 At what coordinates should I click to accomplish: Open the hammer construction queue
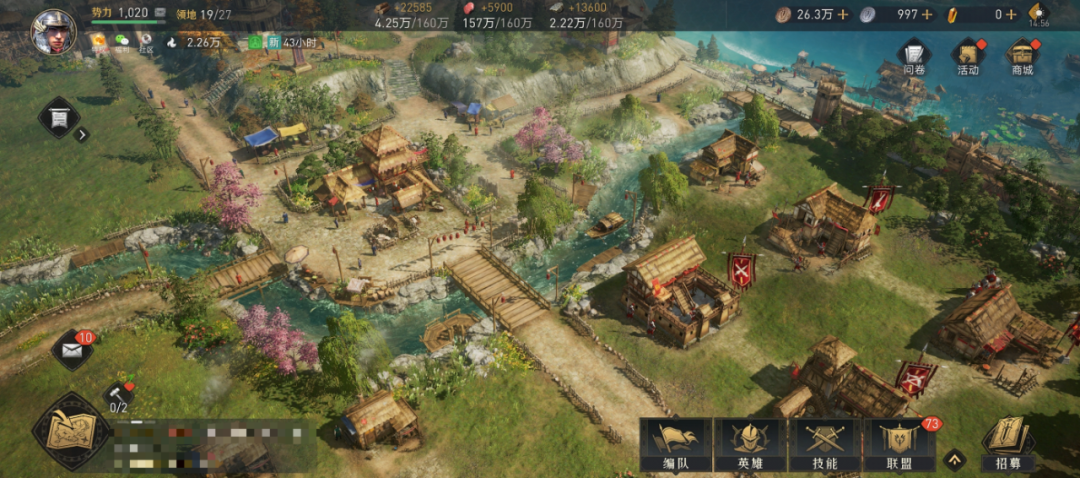(x=117, y=393)
